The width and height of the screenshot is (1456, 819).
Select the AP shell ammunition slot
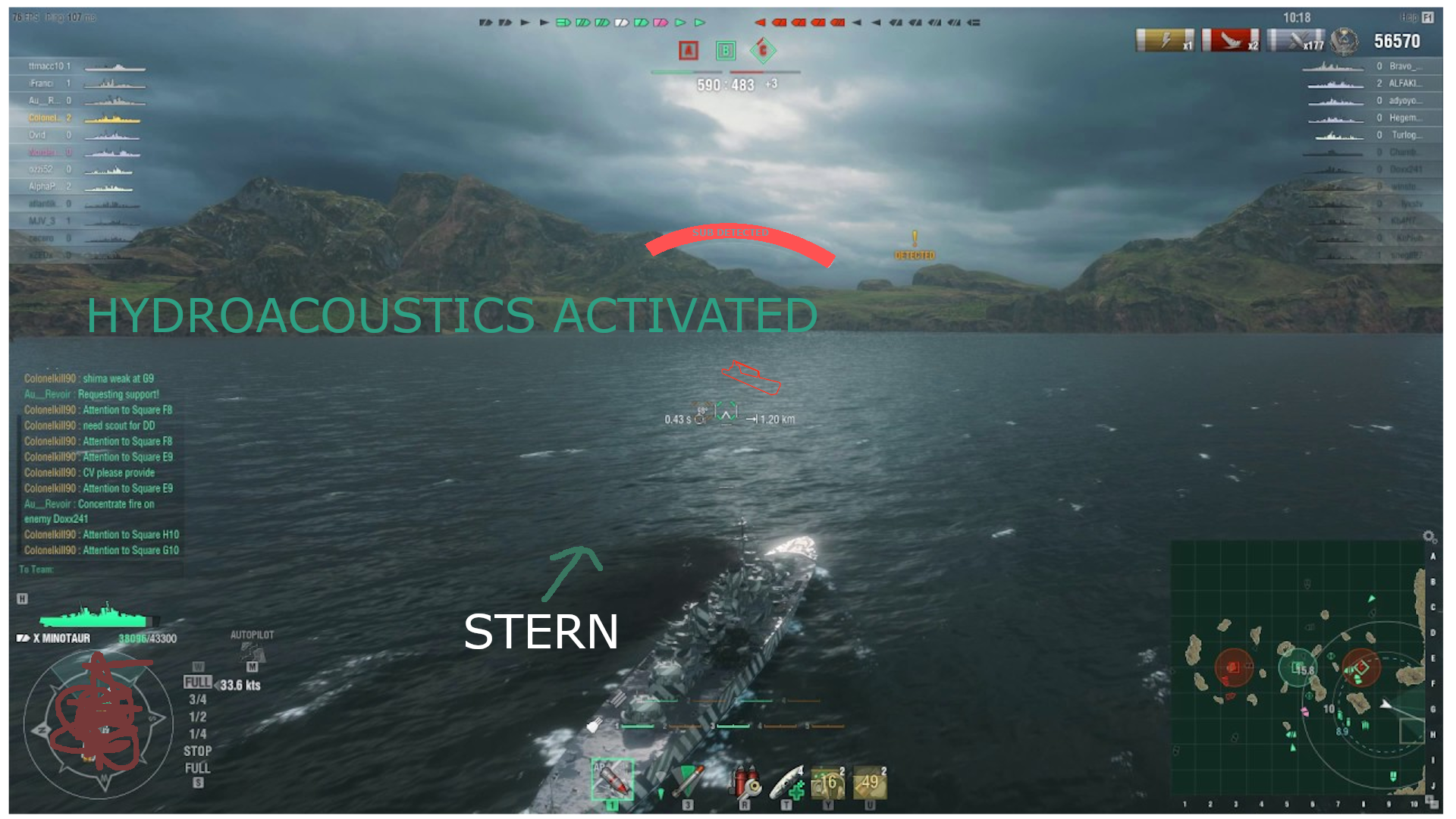tap(612, 780)
